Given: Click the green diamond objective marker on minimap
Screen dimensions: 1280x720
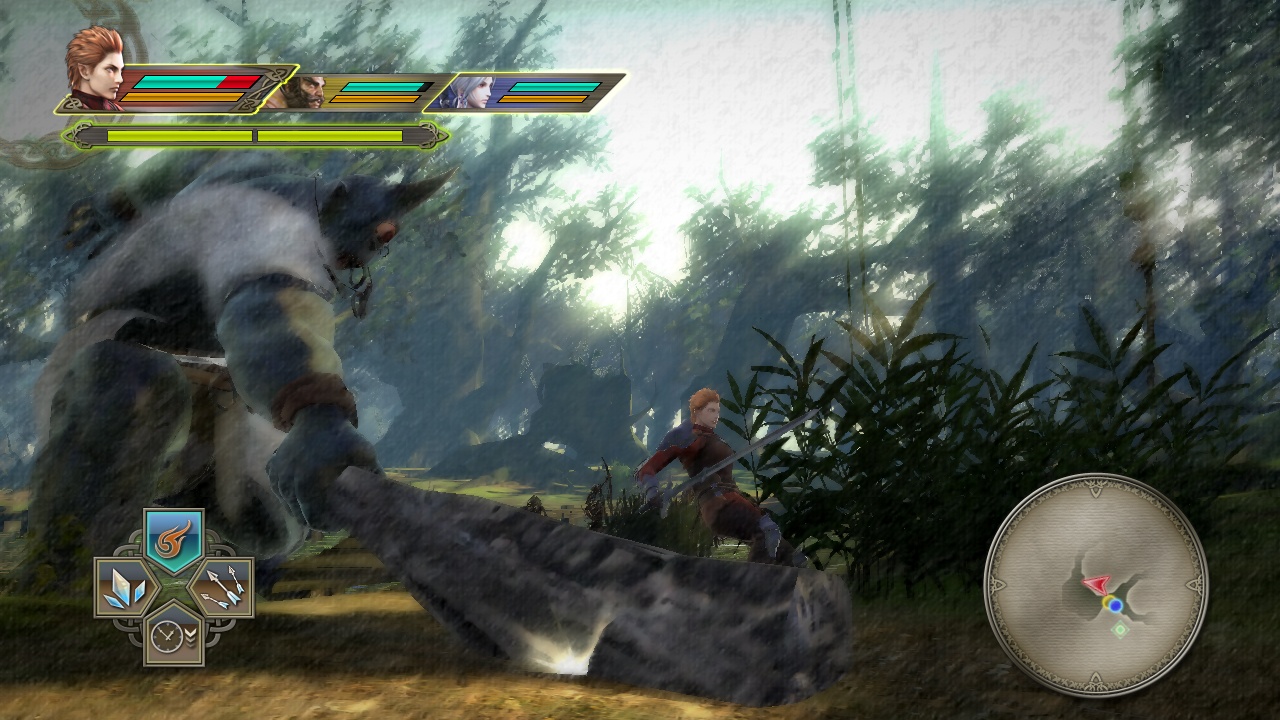Looking at the screenshot, I should [x=1120, y=629].
